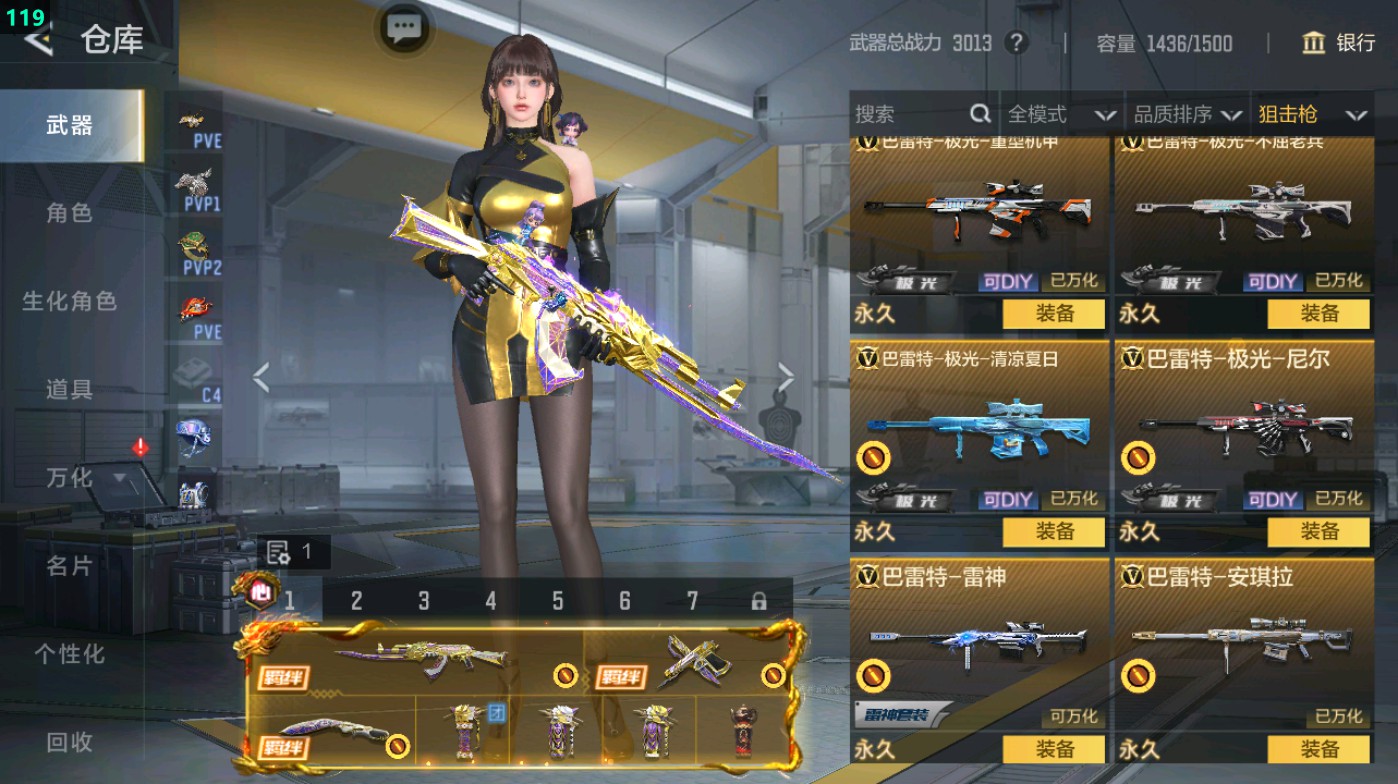Image resolution: width=1398 pixels, height=784 pixels.
Task: Open the 银行 (Bank) panel
Action: click(1340, 44)
